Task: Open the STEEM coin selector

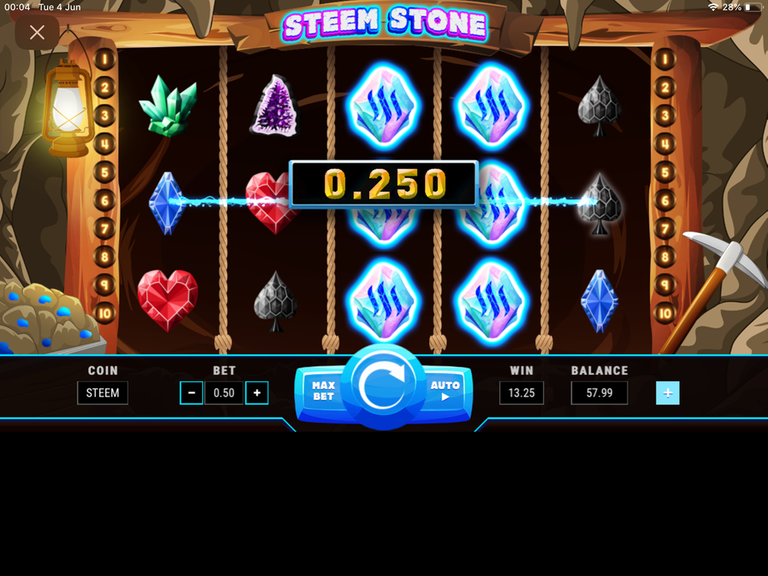Action: click(102, 393)
